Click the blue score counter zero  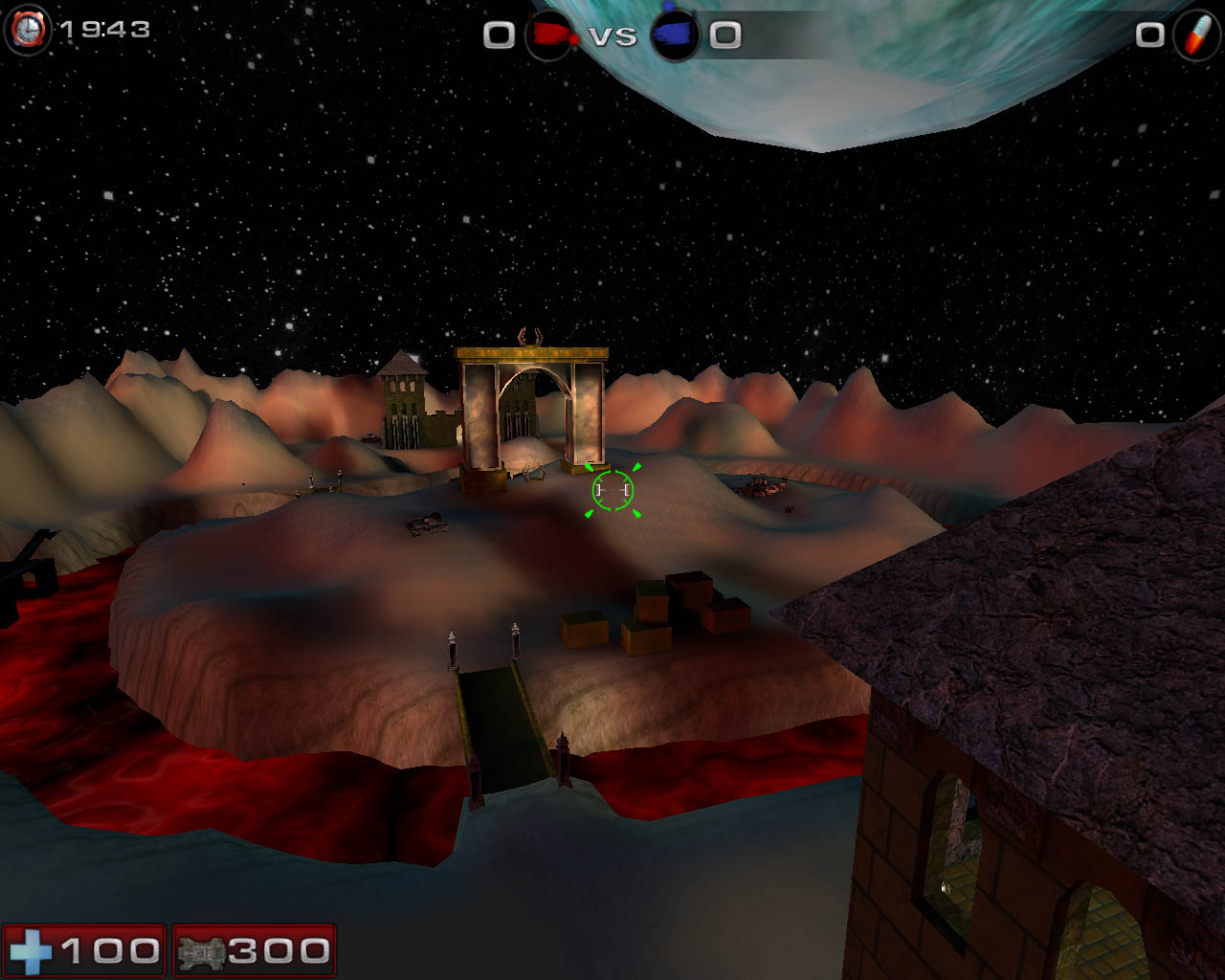[725, 34]
